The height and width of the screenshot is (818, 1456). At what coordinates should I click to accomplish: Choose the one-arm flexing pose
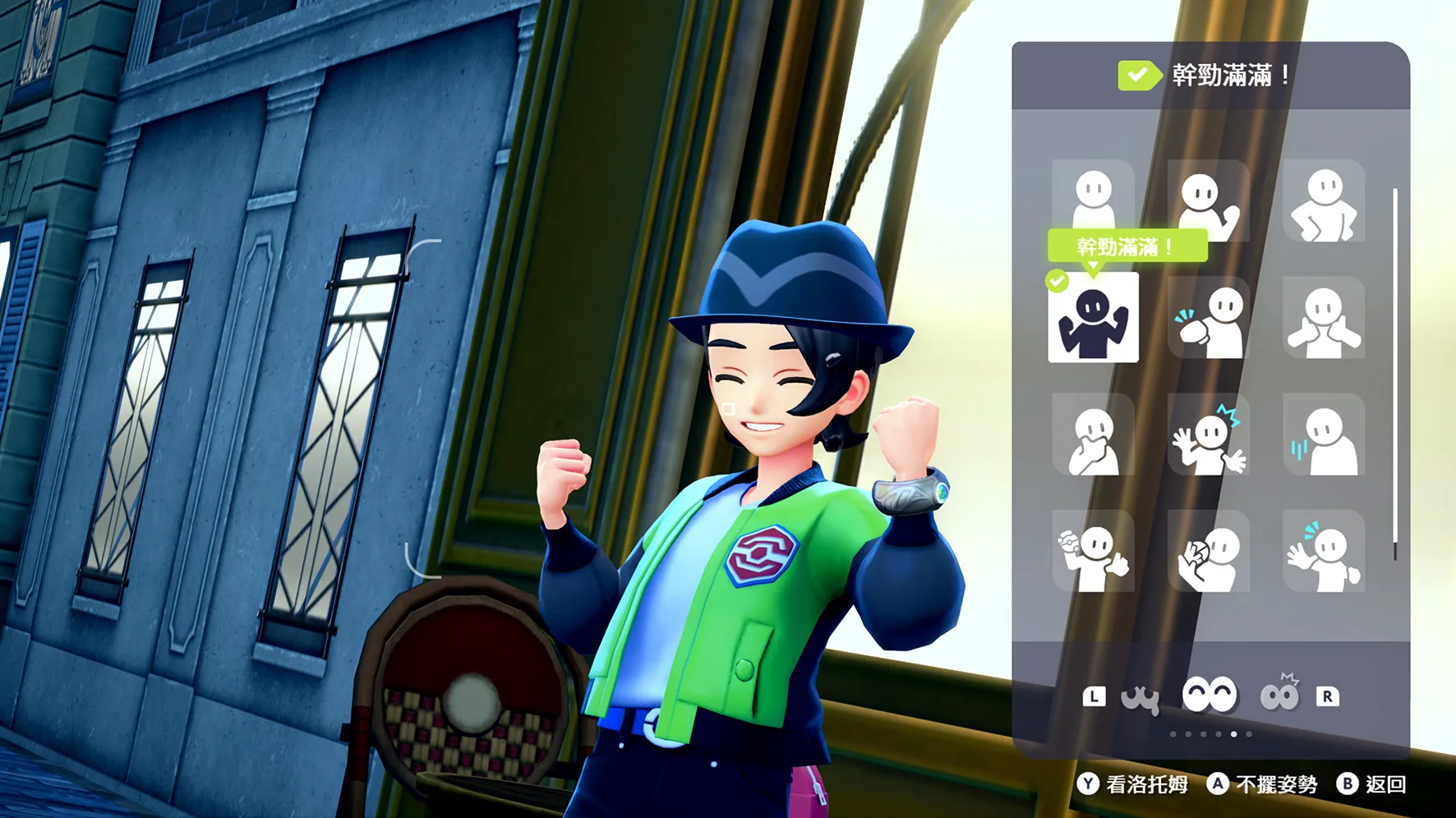tap(1208, 201)
